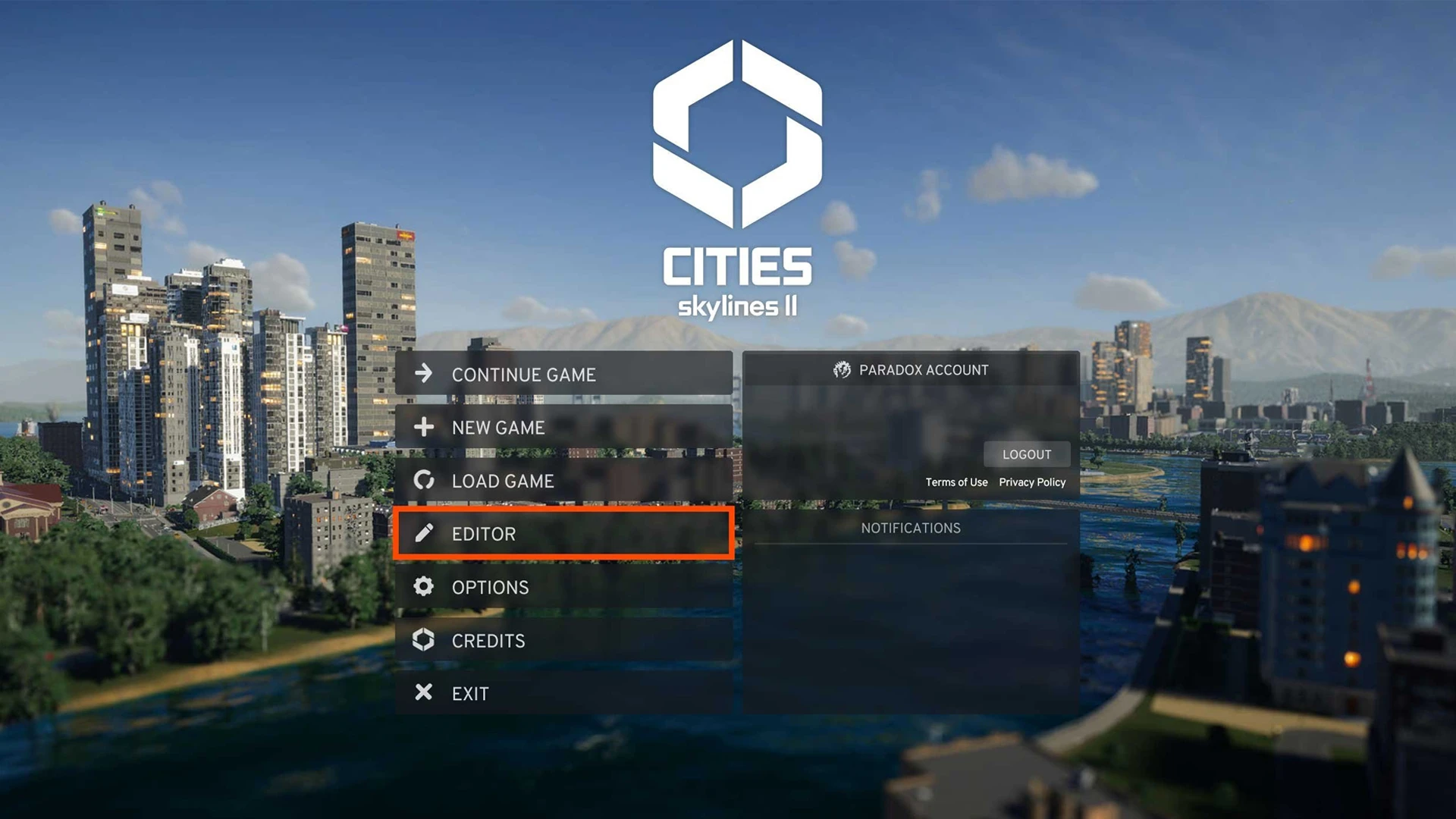Click the plus icon next to New Game
Image resolution: width=1456 pixels, height=819 pixels.
[423, 427]
